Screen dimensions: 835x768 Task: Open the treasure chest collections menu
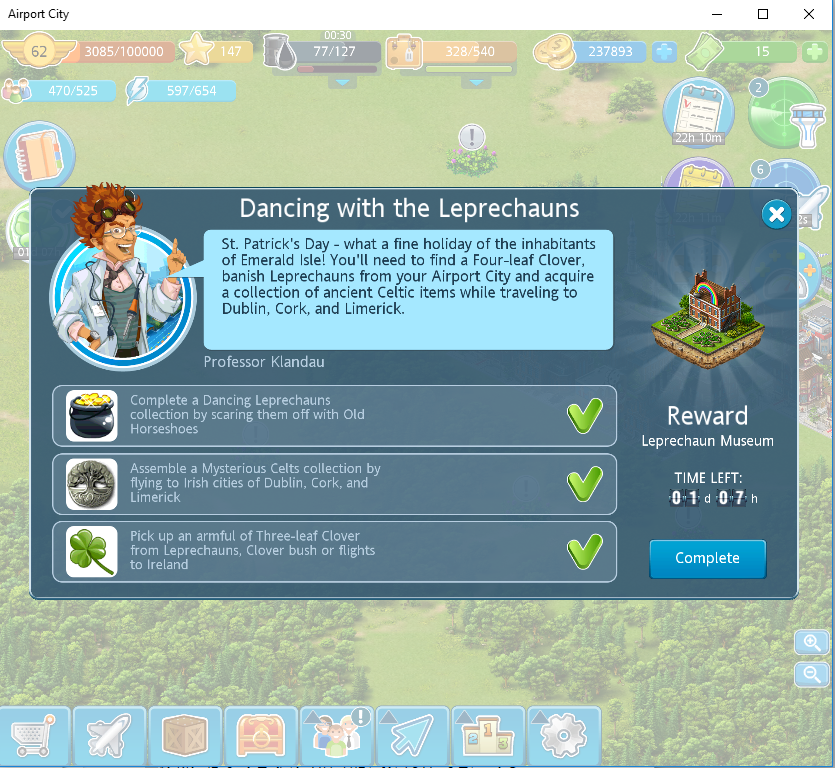(x=261, y=737)
